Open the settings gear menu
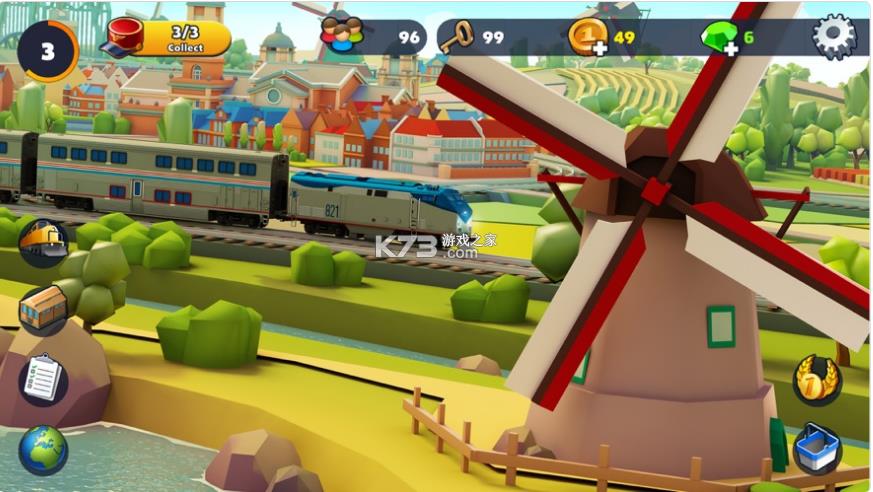This screenshot has height=492, width=873. coord(834,37)
